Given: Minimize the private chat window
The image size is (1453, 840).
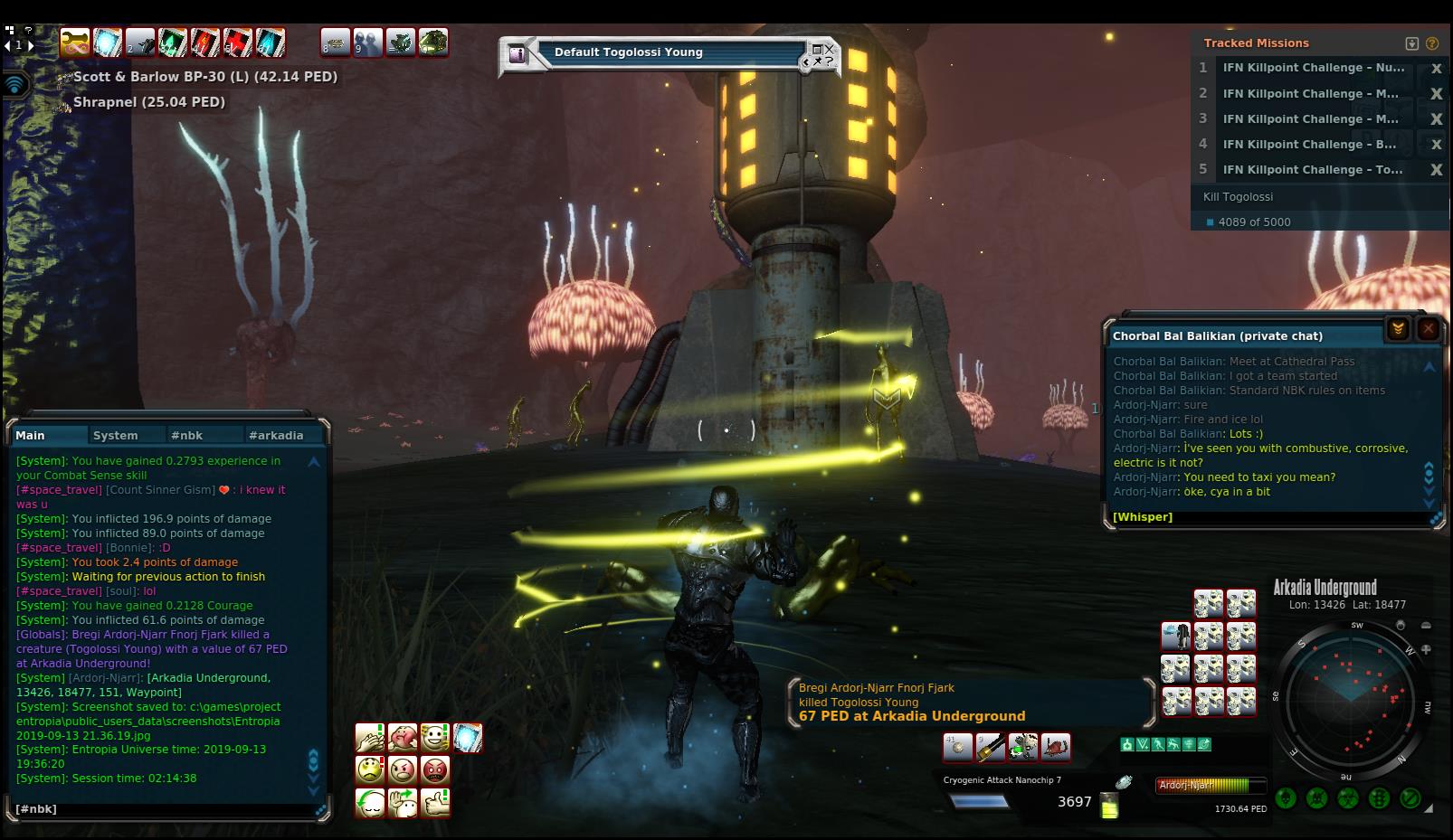Looking at the screenshot, I should pos(1398,329).
